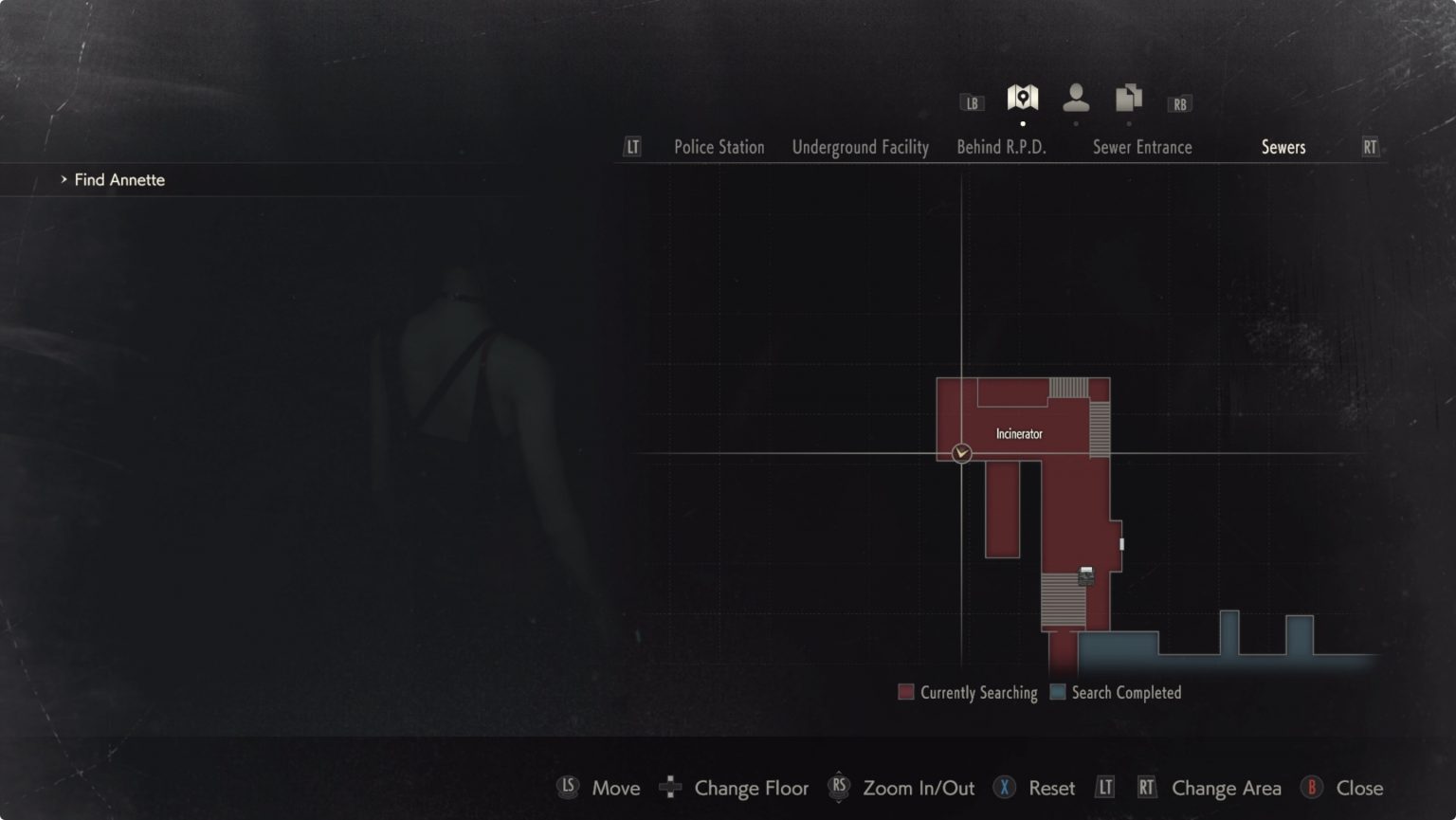This screenshot has height=820, width=1456.
Task: Click the Search Completed blue legend swatch
Action: (x=1058, y=692)
